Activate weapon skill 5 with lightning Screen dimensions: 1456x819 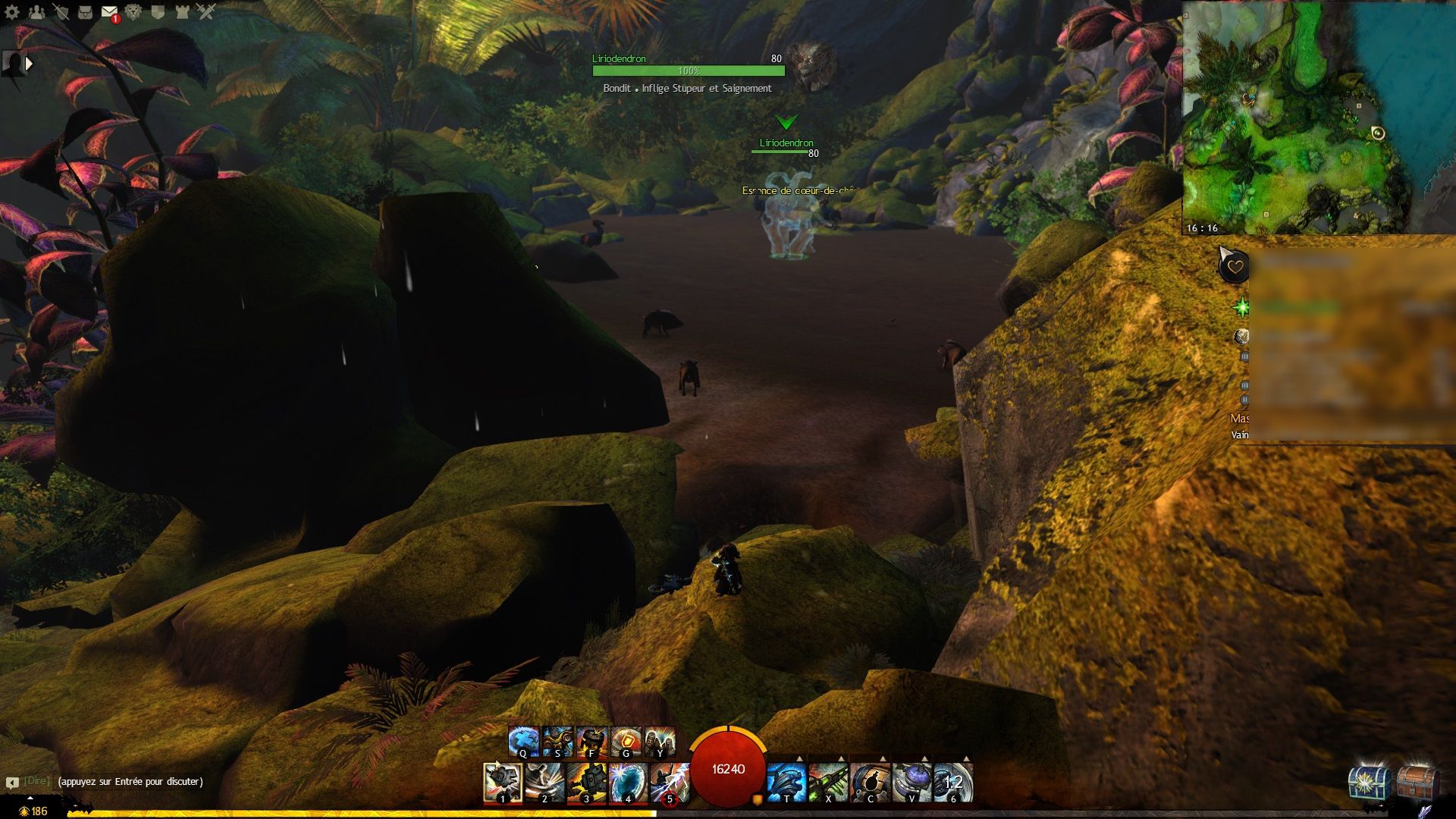pos(669,782)
